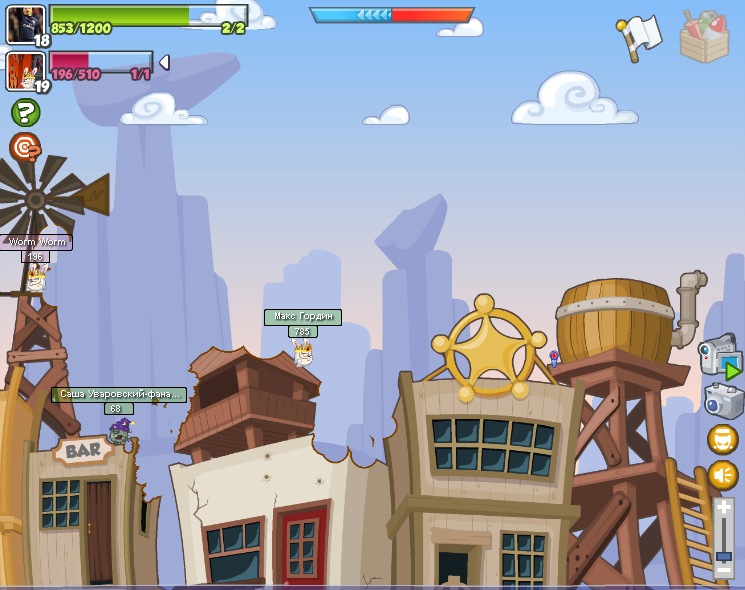Click the blue zoom slider handle
Viewport: 745px width, 590px height.
[x=724, y=555]
